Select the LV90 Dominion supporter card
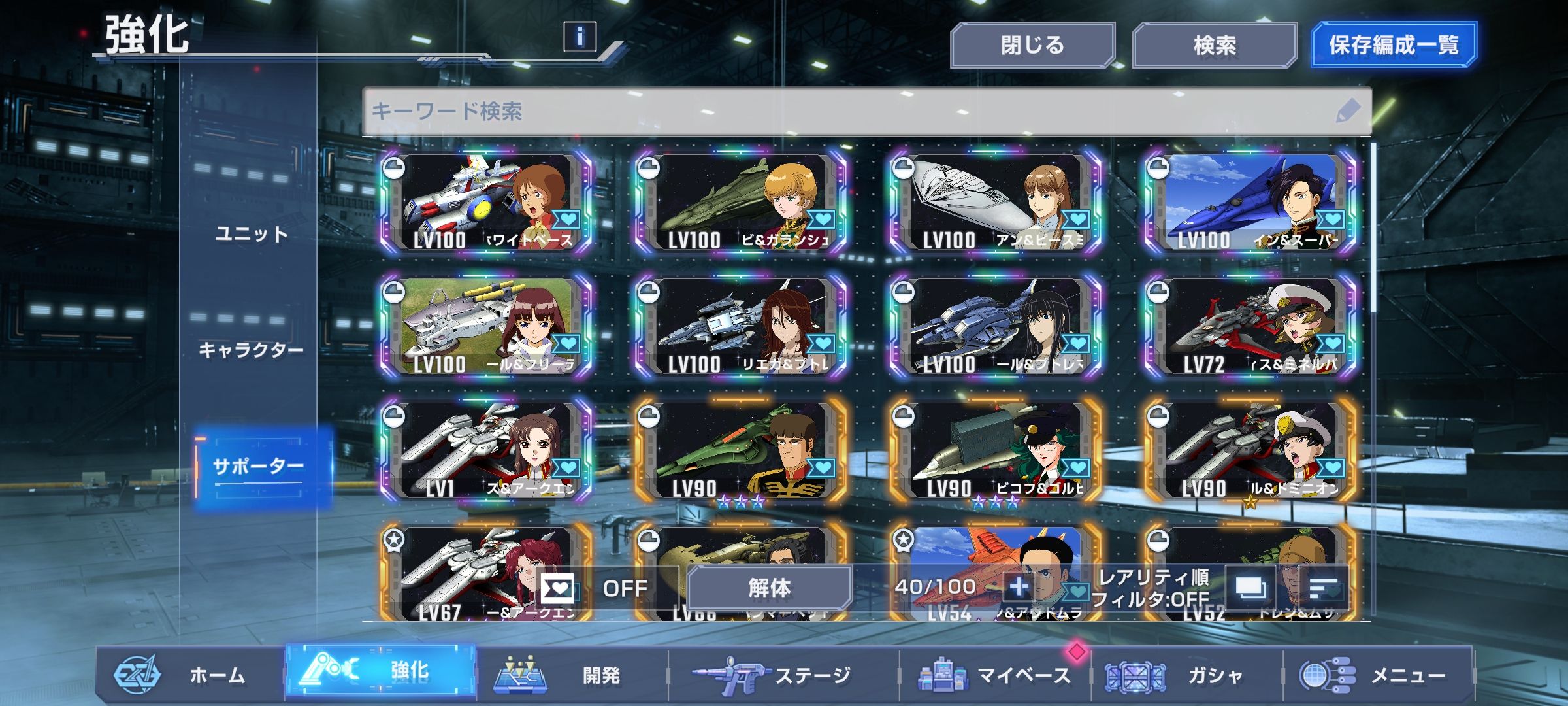The width and height of the screenshot is (1568, 706). coord(1250,451)
